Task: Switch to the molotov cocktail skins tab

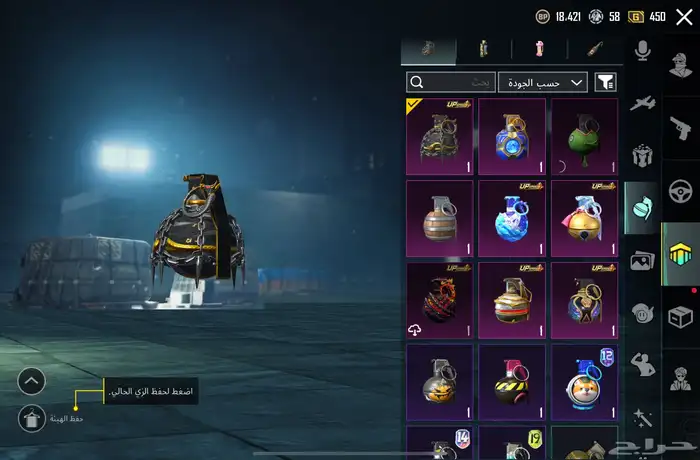Action: (x=592, y=50)
